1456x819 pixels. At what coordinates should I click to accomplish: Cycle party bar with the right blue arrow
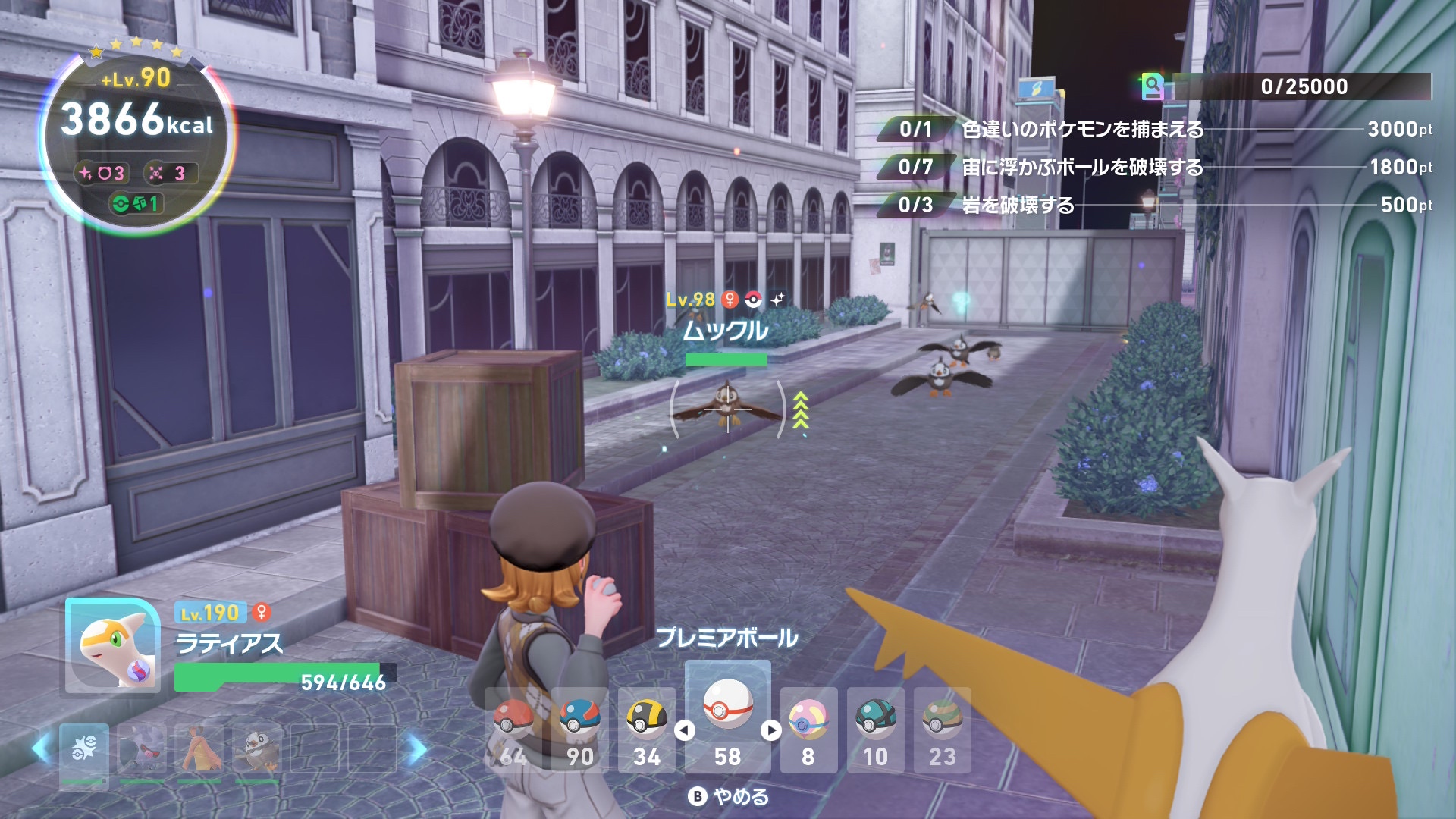416,749
